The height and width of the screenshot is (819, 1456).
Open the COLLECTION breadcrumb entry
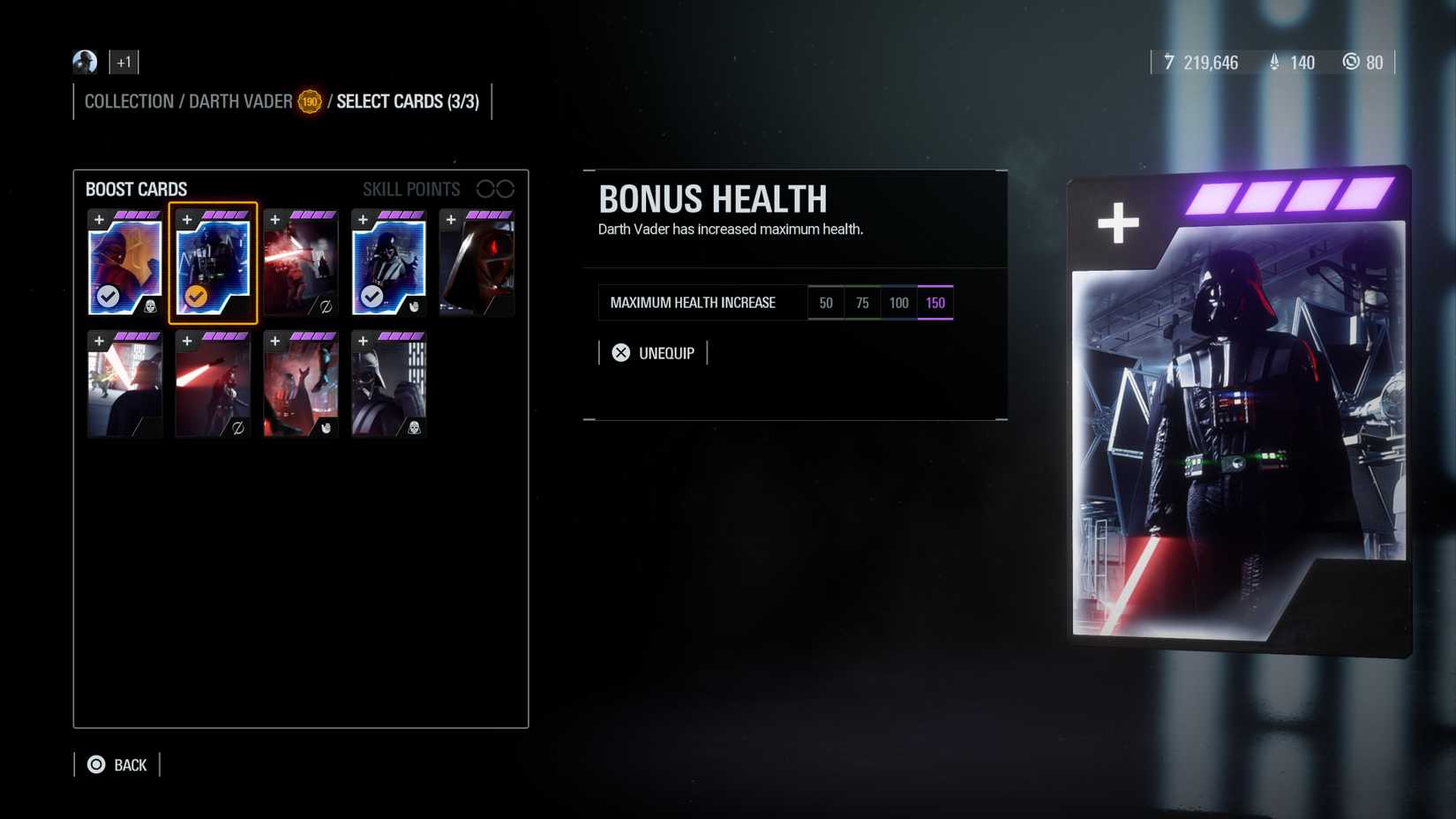(x=129, y=101)
